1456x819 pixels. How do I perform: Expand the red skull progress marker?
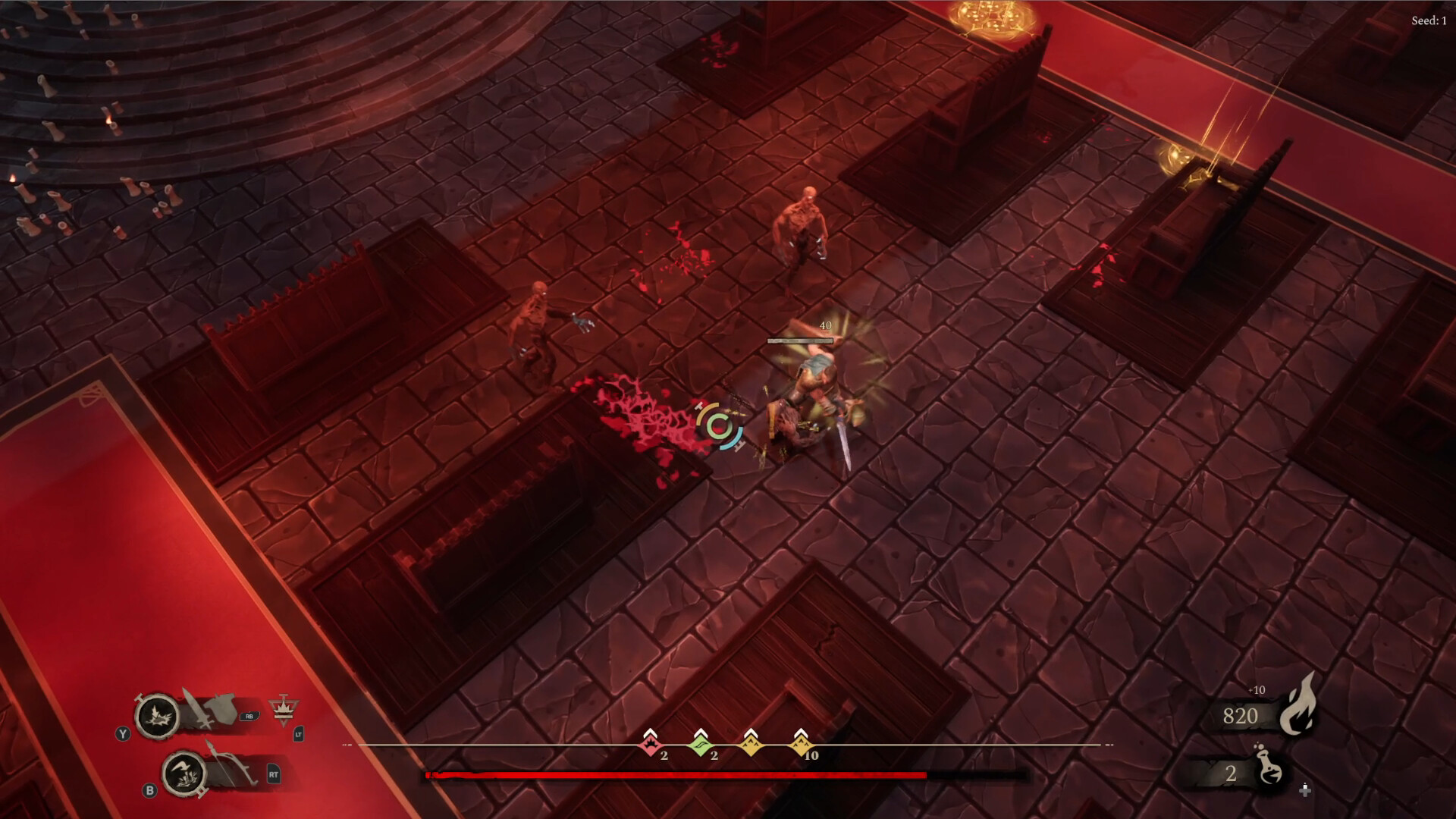650,745
